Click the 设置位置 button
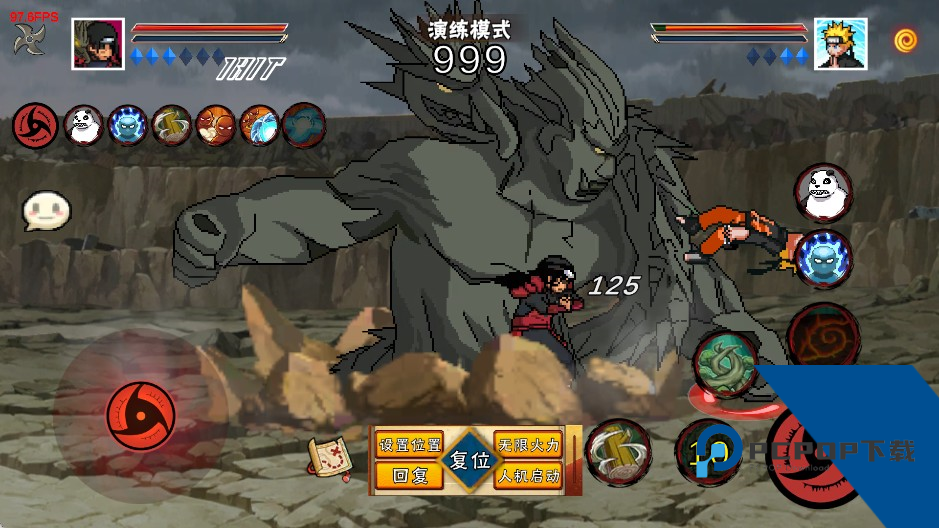Image resolution: width=939 pixels, height=528 pixels. pos(409,445)
